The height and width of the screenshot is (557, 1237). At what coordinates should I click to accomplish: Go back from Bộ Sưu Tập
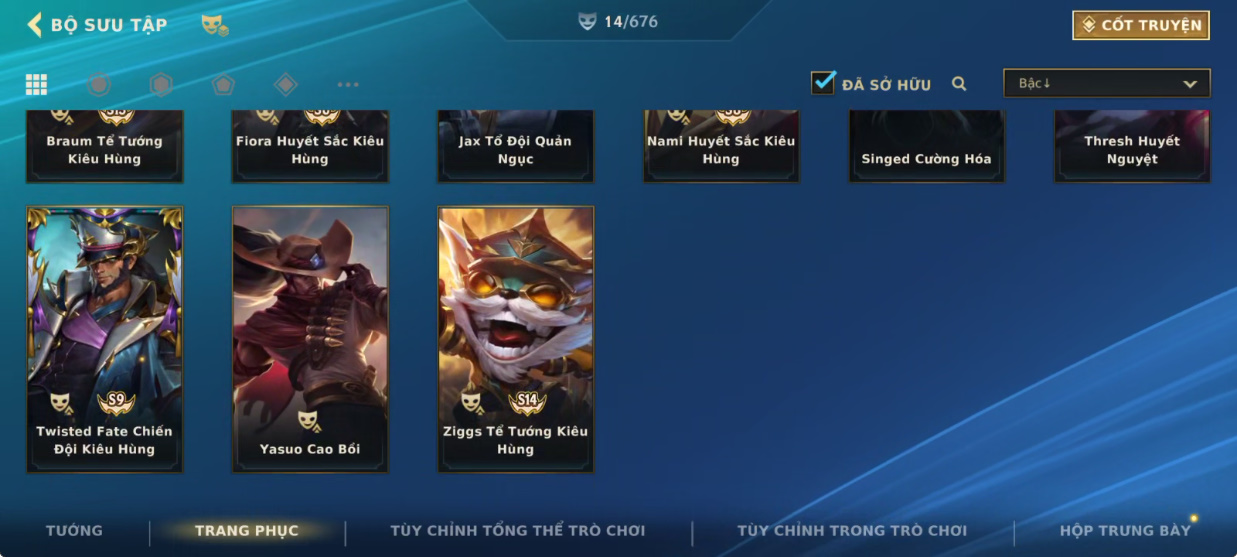[36, 25]
